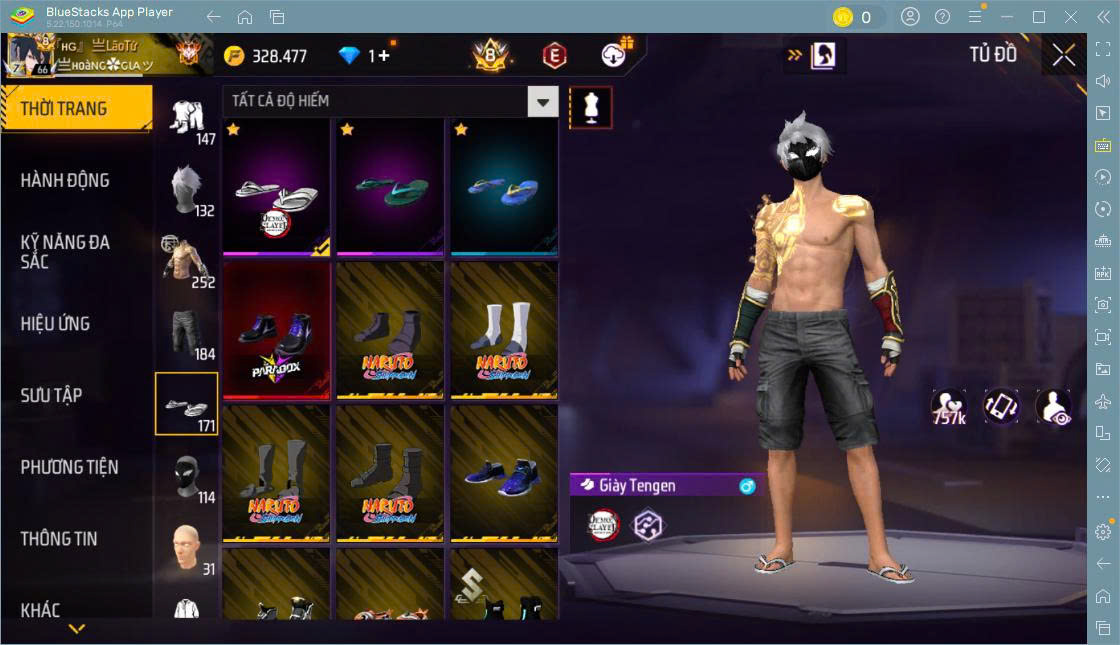Select the green sandals item

[390, 188]
